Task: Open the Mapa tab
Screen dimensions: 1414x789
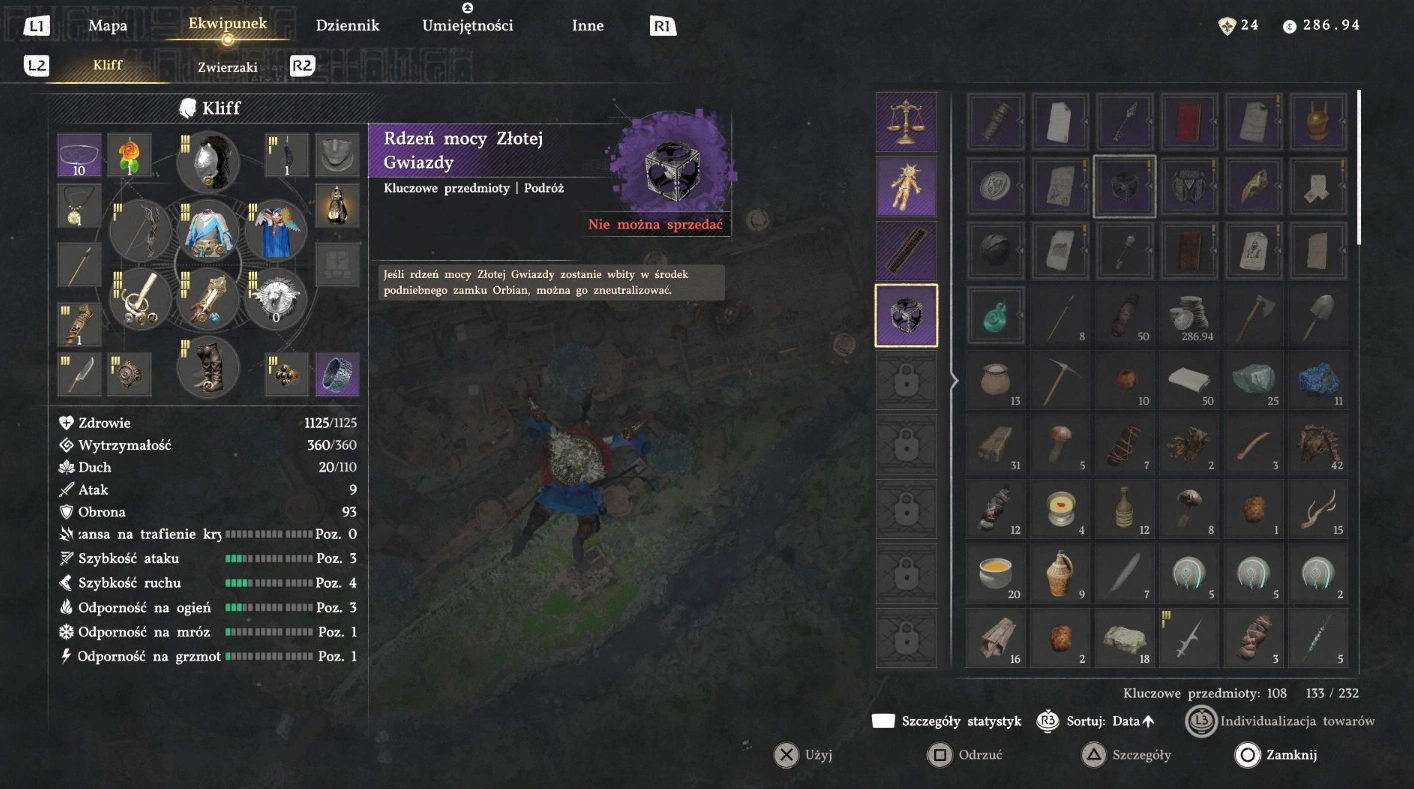Action: pyautogui.click(x=107, y=26)
